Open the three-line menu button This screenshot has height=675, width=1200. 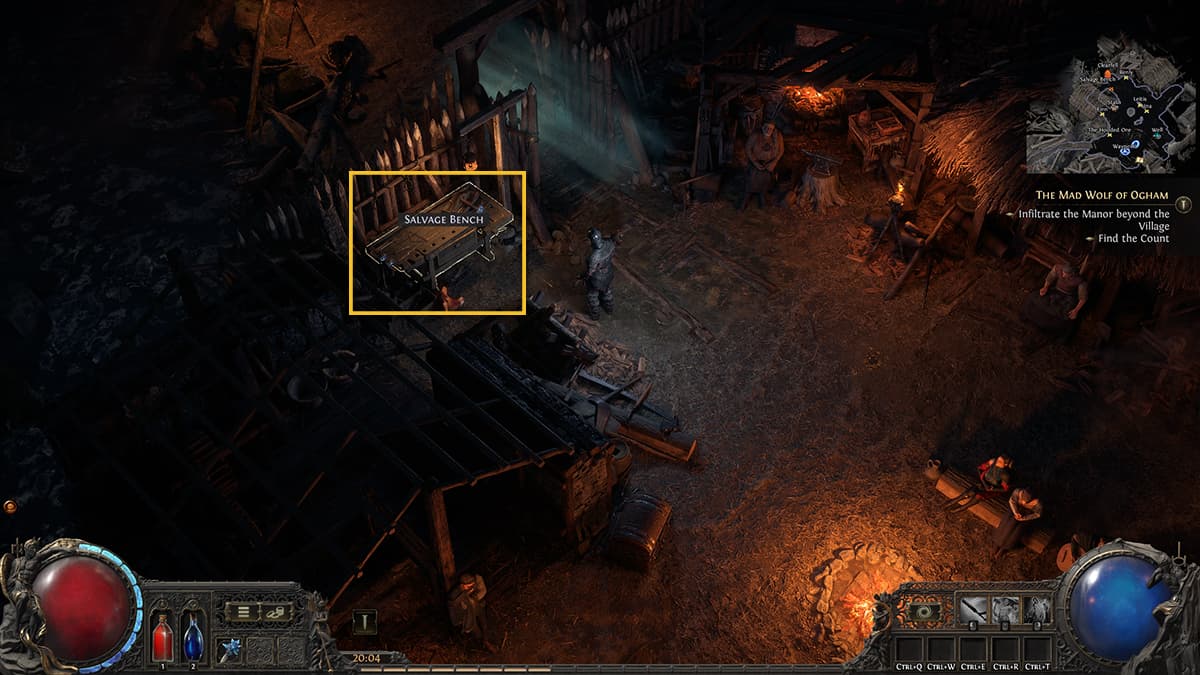pyautogui.click(x=242, y=612)
